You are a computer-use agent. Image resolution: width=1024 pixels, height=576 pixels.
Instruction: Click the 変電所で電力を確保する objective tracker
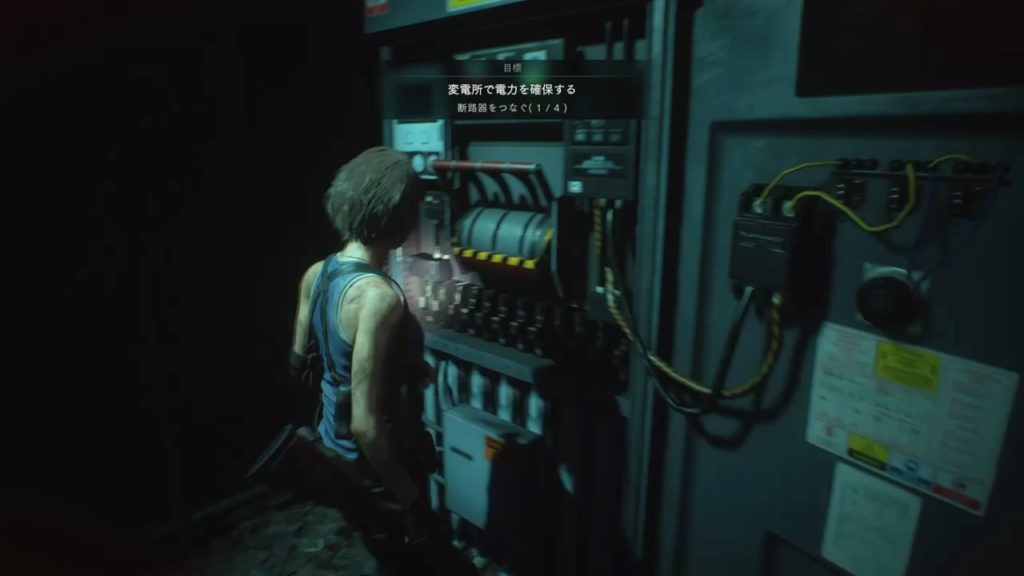click(512, 90)
